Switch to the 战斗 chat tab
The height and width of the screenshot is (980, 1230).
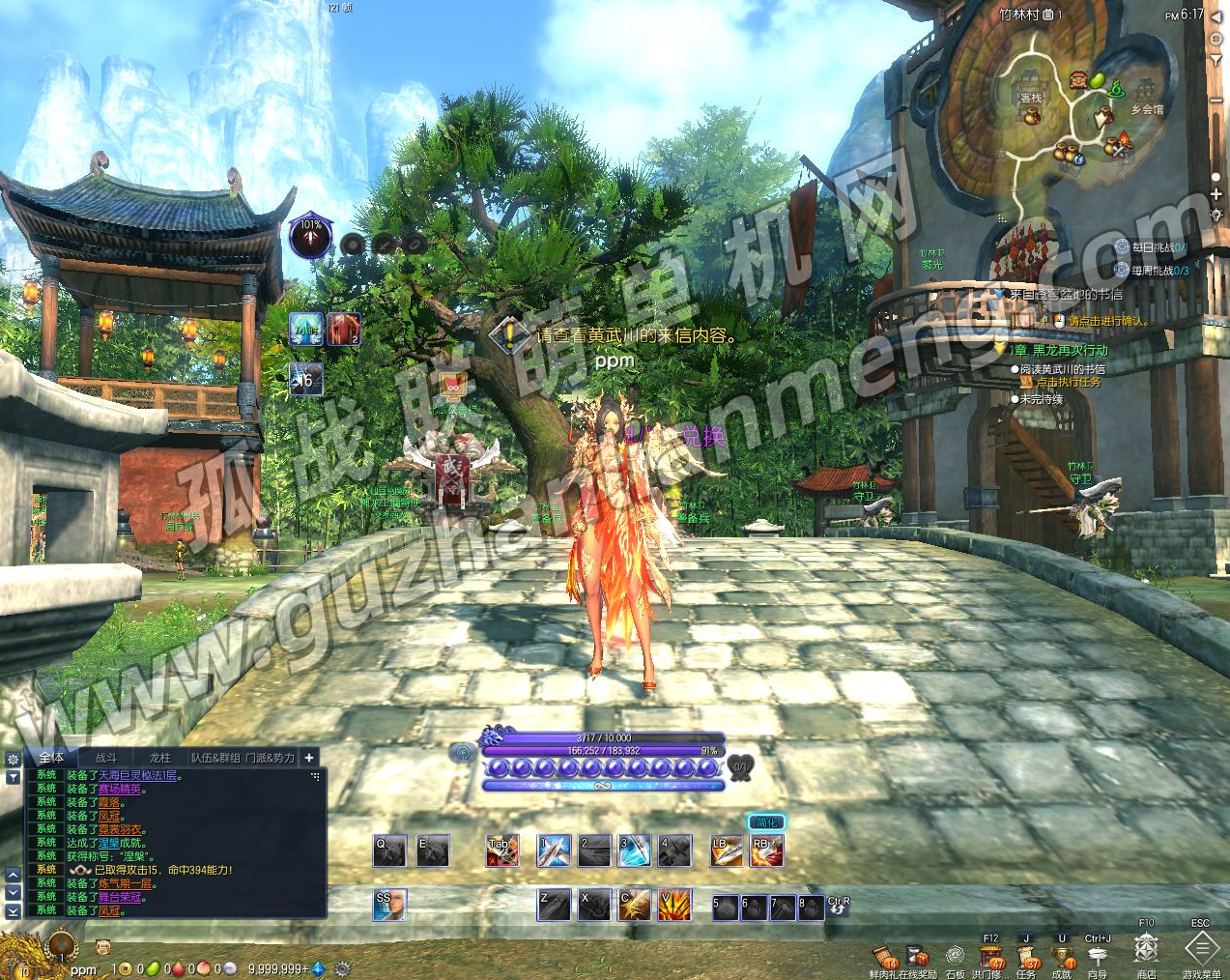point(106,758)
